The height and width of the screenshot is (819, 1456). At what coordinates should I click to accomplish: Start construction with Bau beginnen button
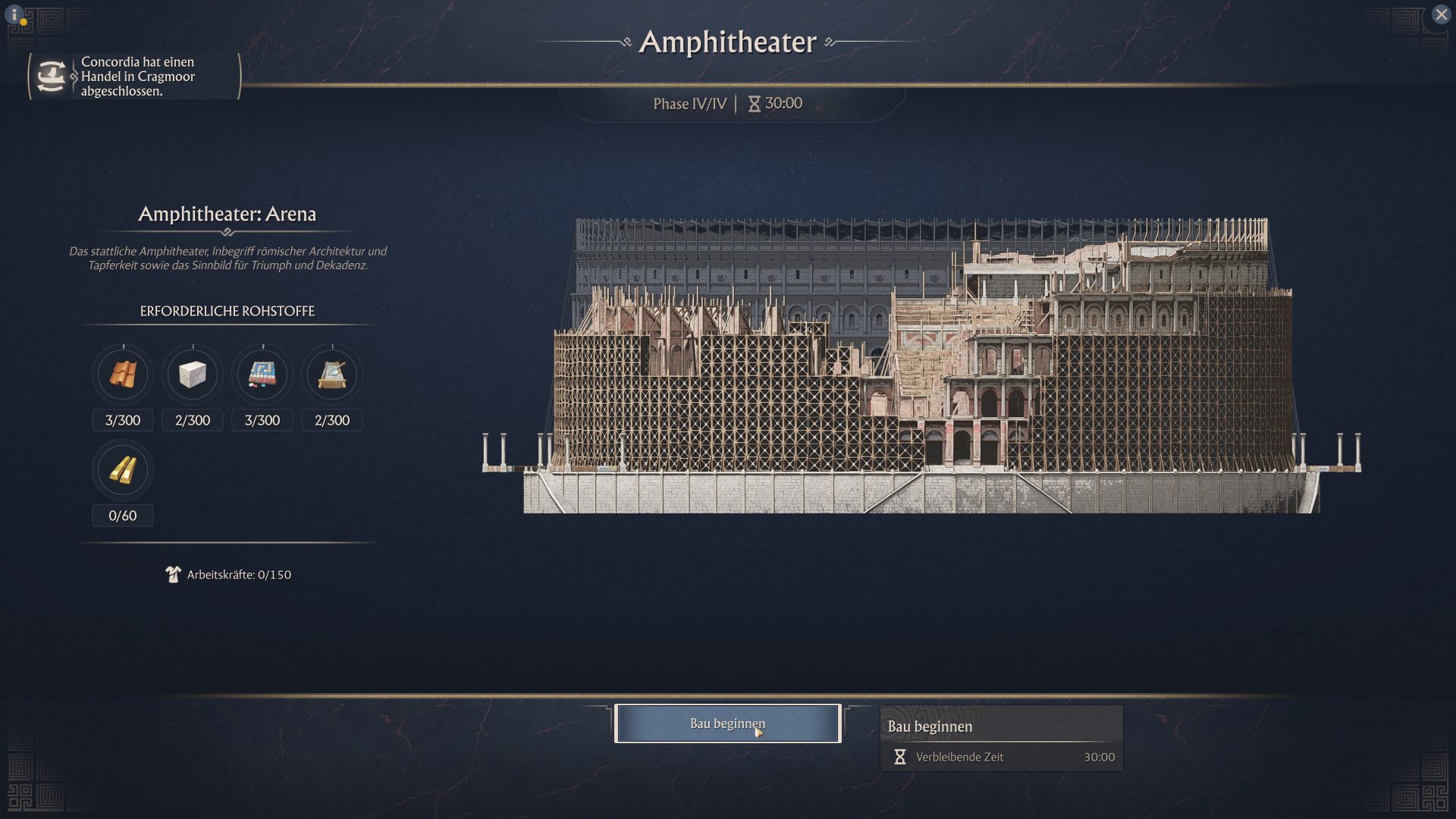pyautogui.click(x=727, y=723)
